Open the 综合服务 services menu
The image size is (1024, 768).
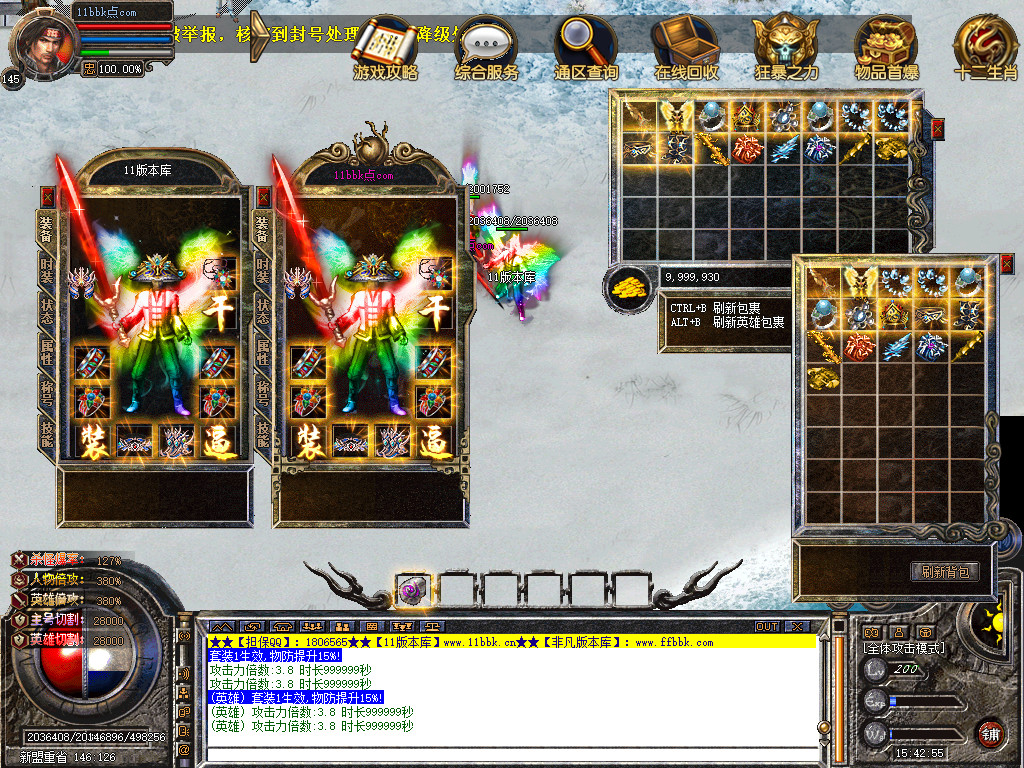tap(486, 47)
